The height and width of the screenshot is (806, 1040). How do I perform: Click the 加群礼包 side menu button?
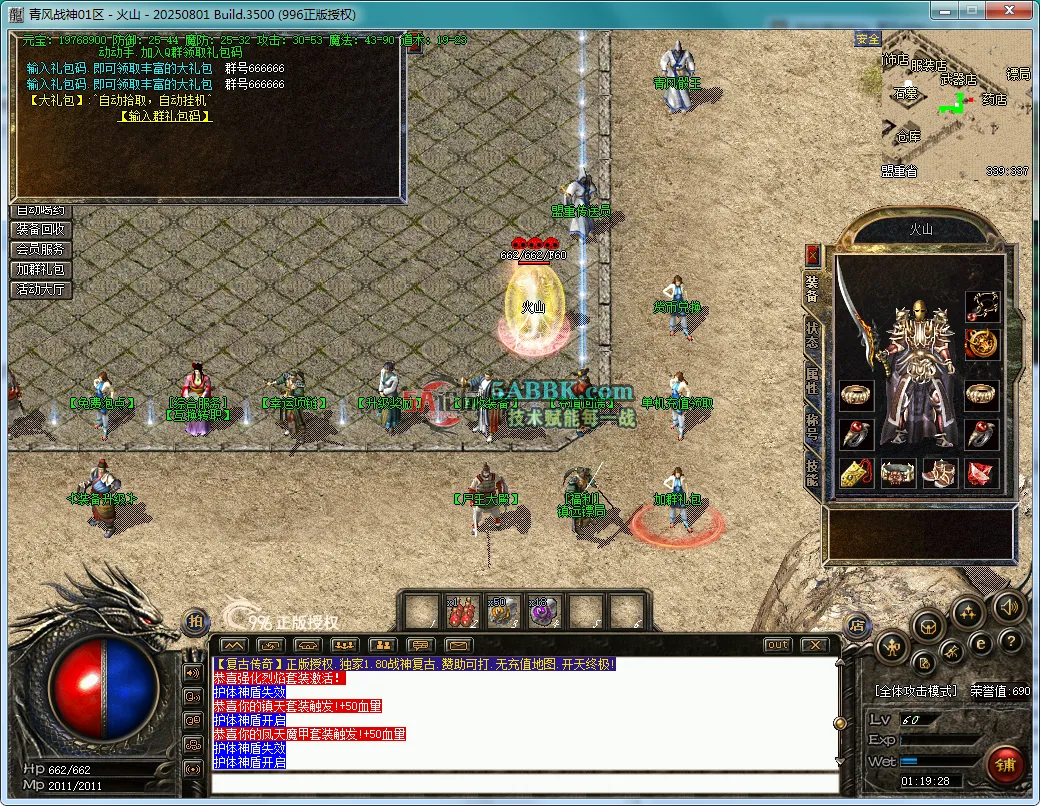coord(40,269)
